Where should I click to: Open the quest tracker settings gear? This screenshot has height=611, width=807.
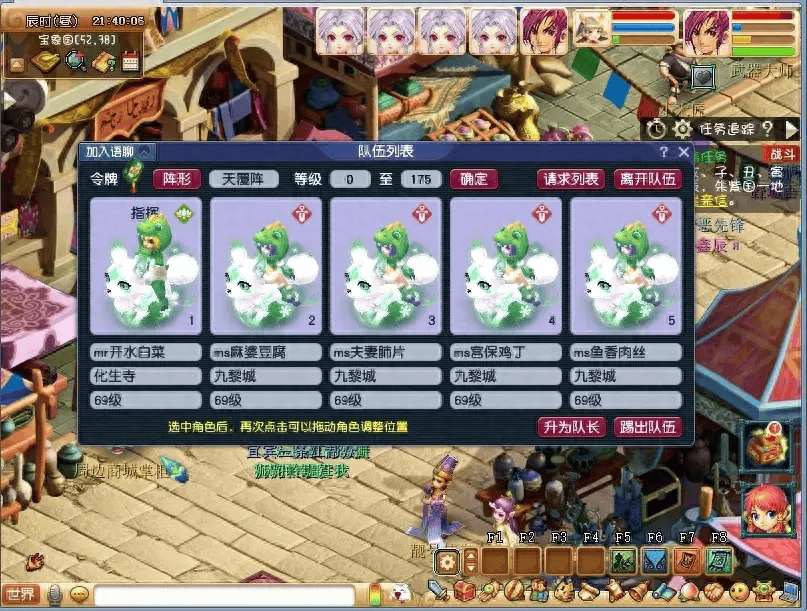click(x=682, y=129)
